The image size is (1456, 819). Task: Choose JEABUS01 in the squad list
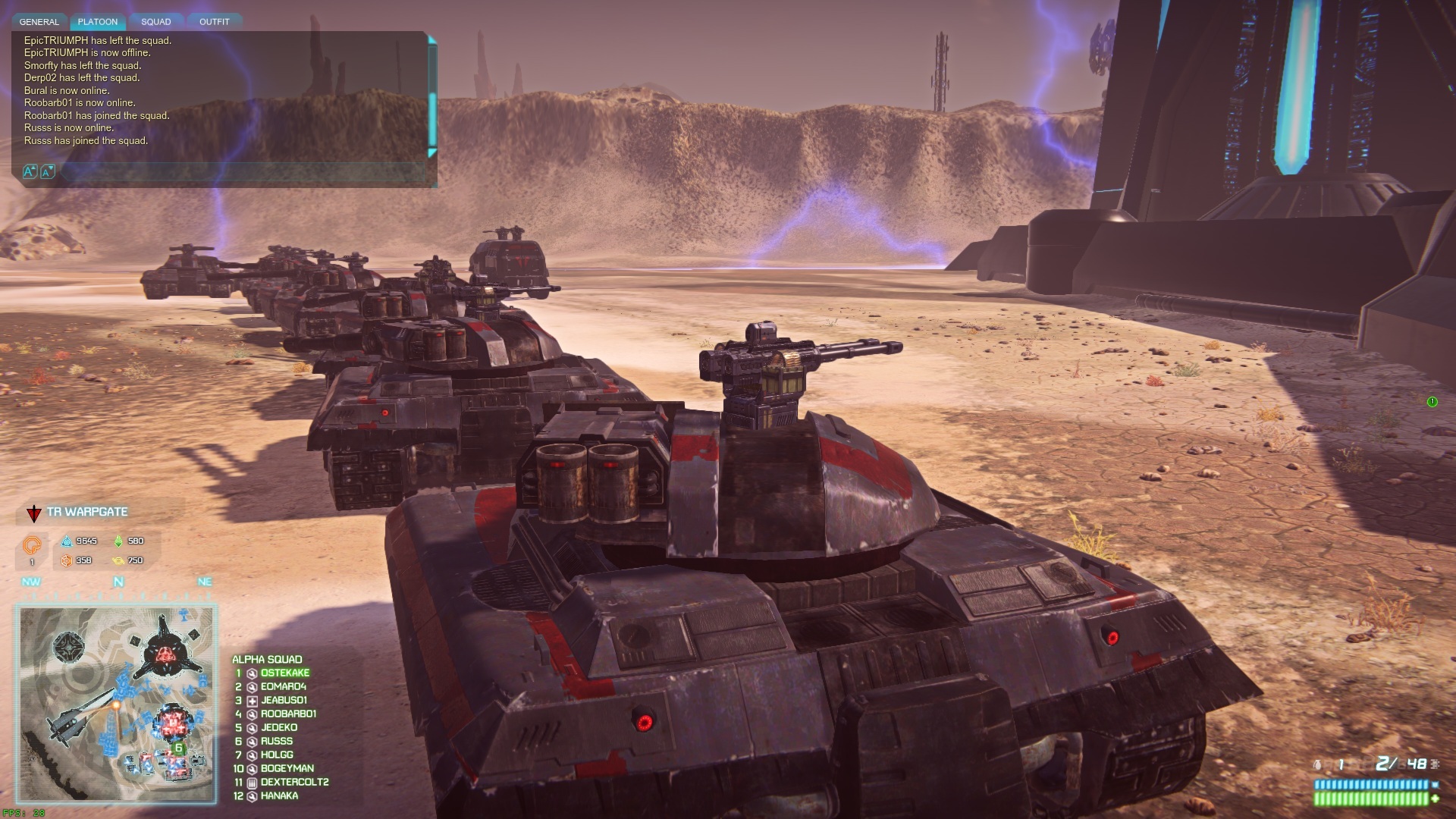point(284,701)
